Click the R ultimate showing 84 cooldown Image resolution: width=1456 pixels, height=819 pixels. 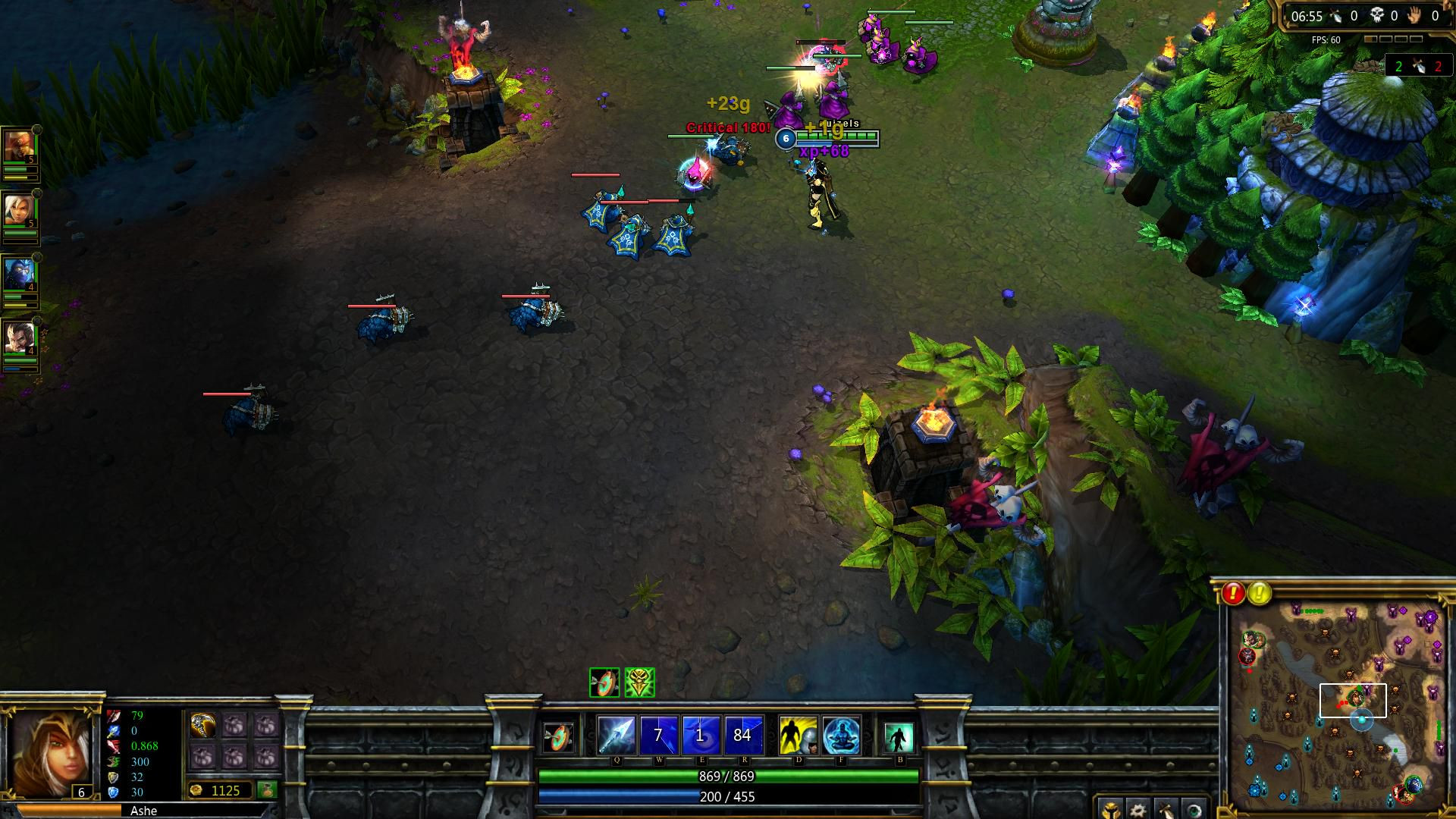742,735
